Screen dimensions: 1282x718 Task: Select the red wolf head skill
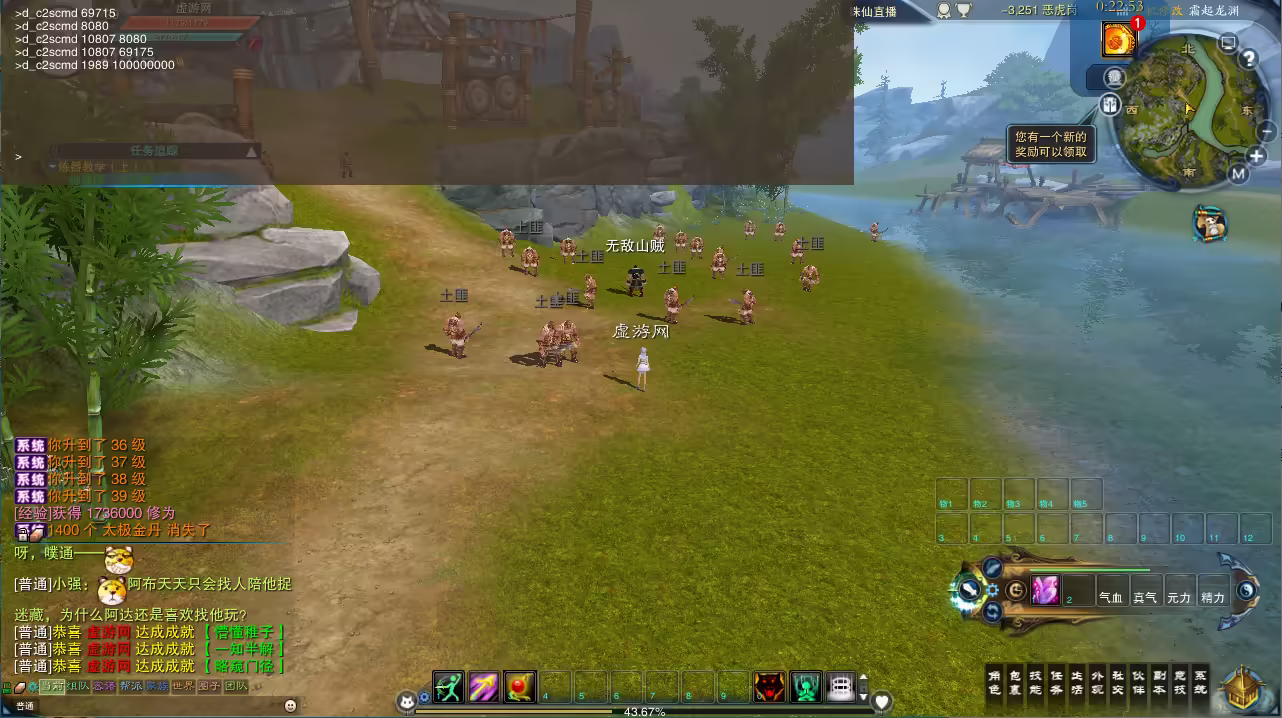click(769, 687)
